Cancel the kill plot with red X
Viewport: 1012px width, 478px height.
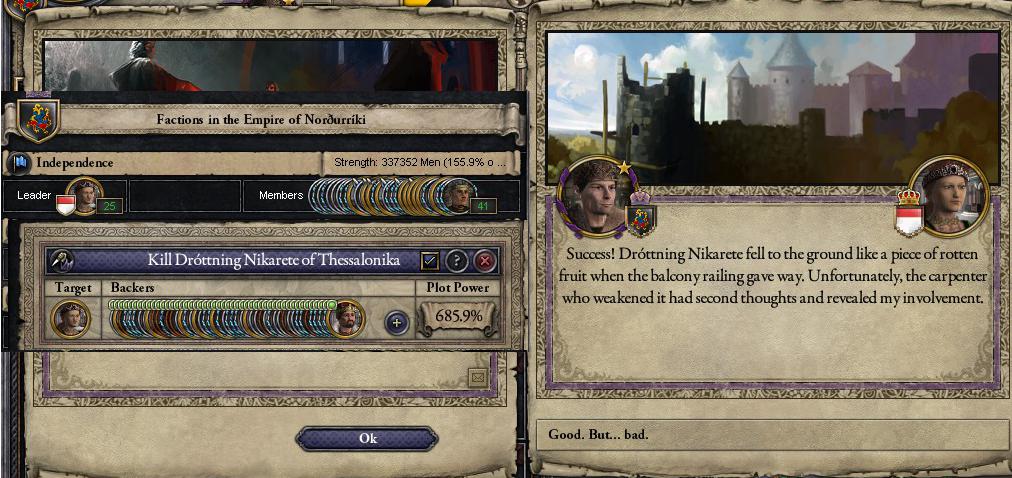point(485,261)
